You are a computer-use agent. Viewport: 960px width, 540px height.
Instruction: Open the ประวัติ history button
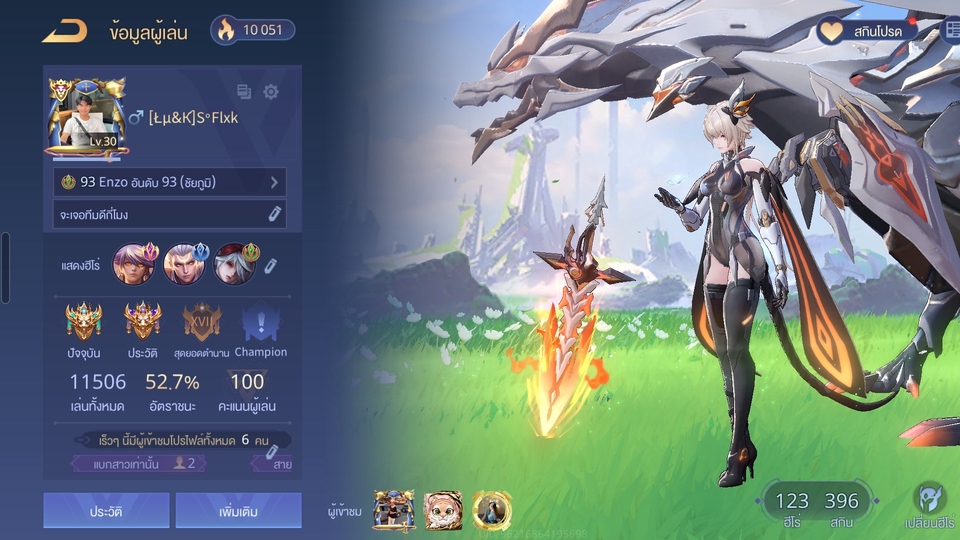tap(106, 511)
